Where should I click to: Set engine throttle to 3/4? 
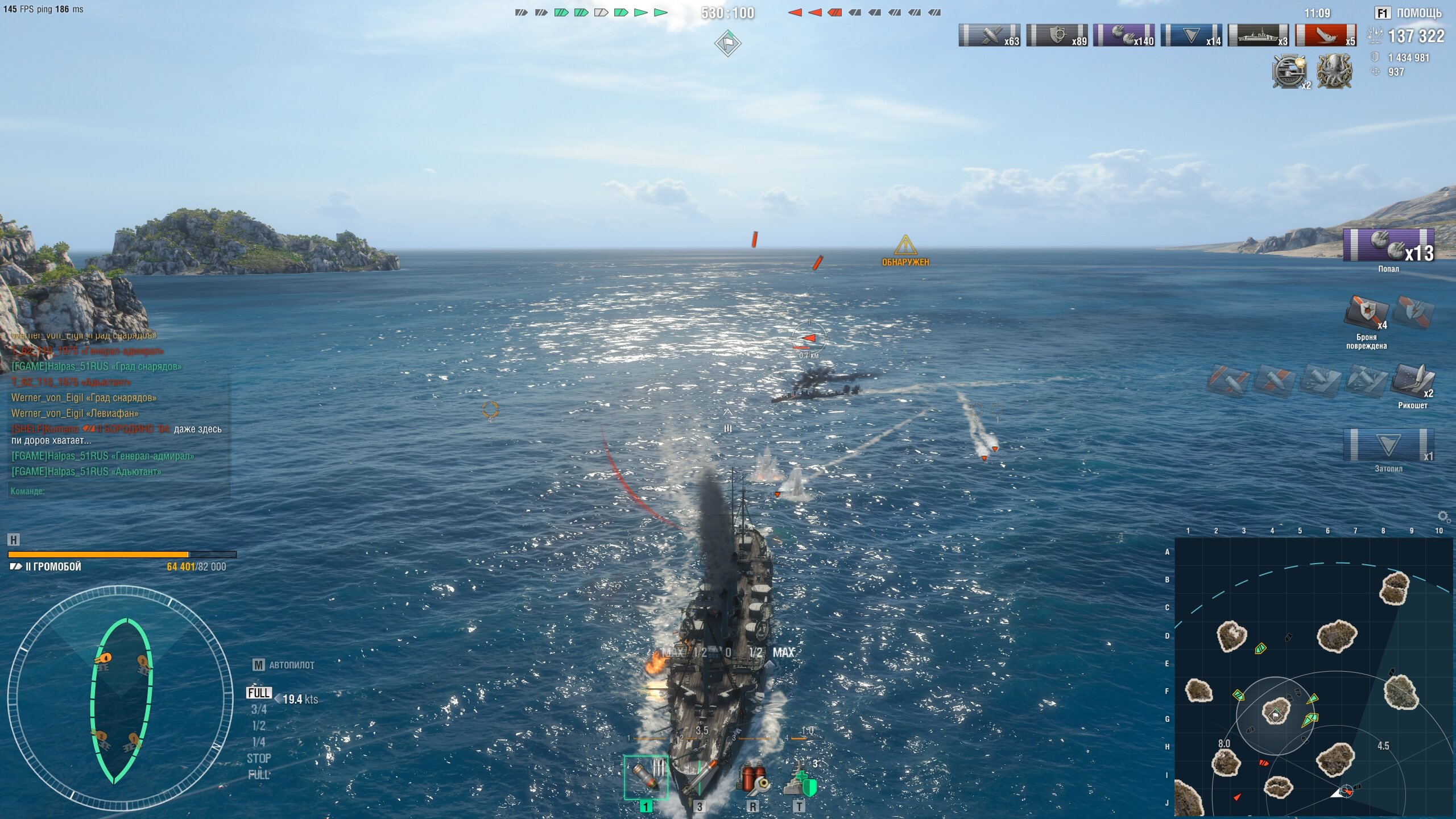259,709
